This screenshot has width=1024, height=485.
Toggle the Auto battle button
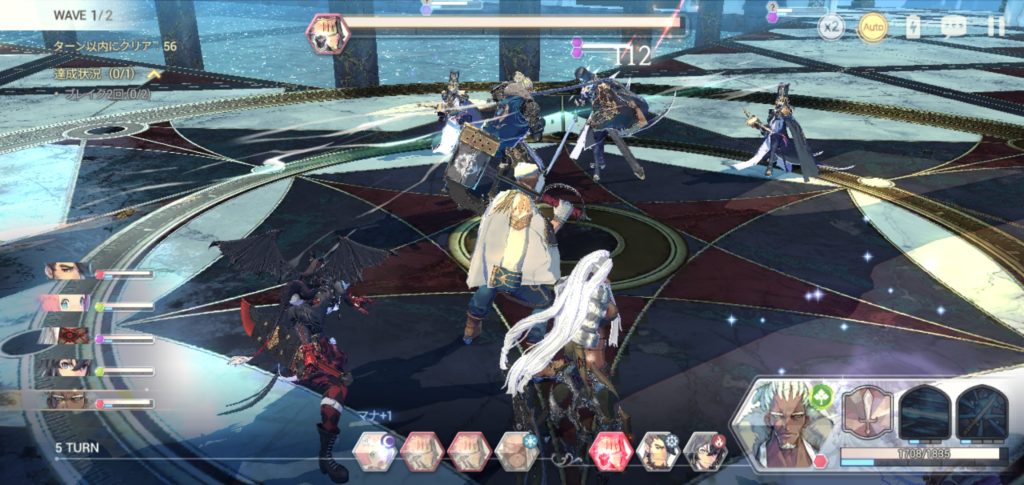coord(873,27)
